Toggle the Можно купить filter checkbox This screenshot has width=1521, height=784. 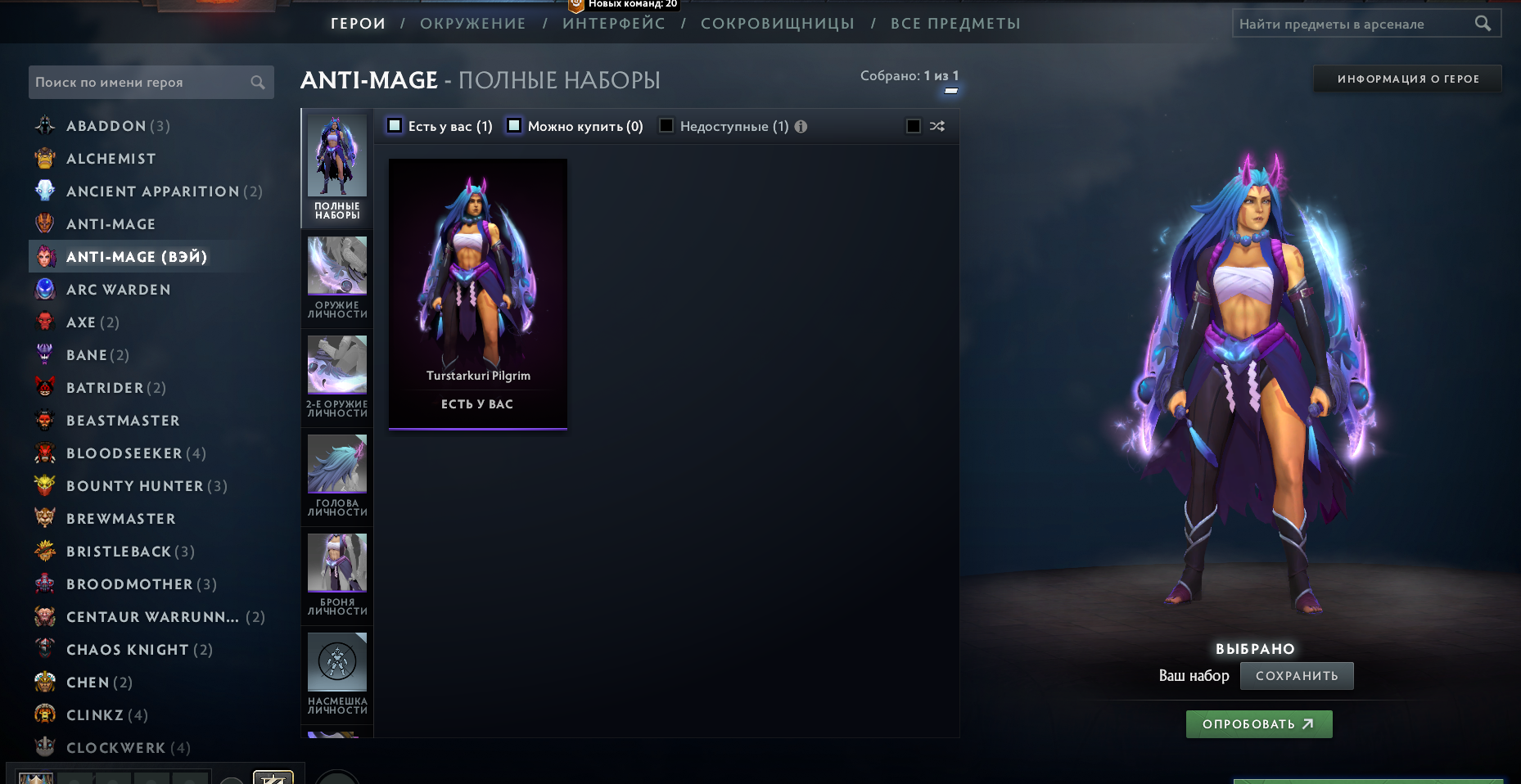(514, 126)
